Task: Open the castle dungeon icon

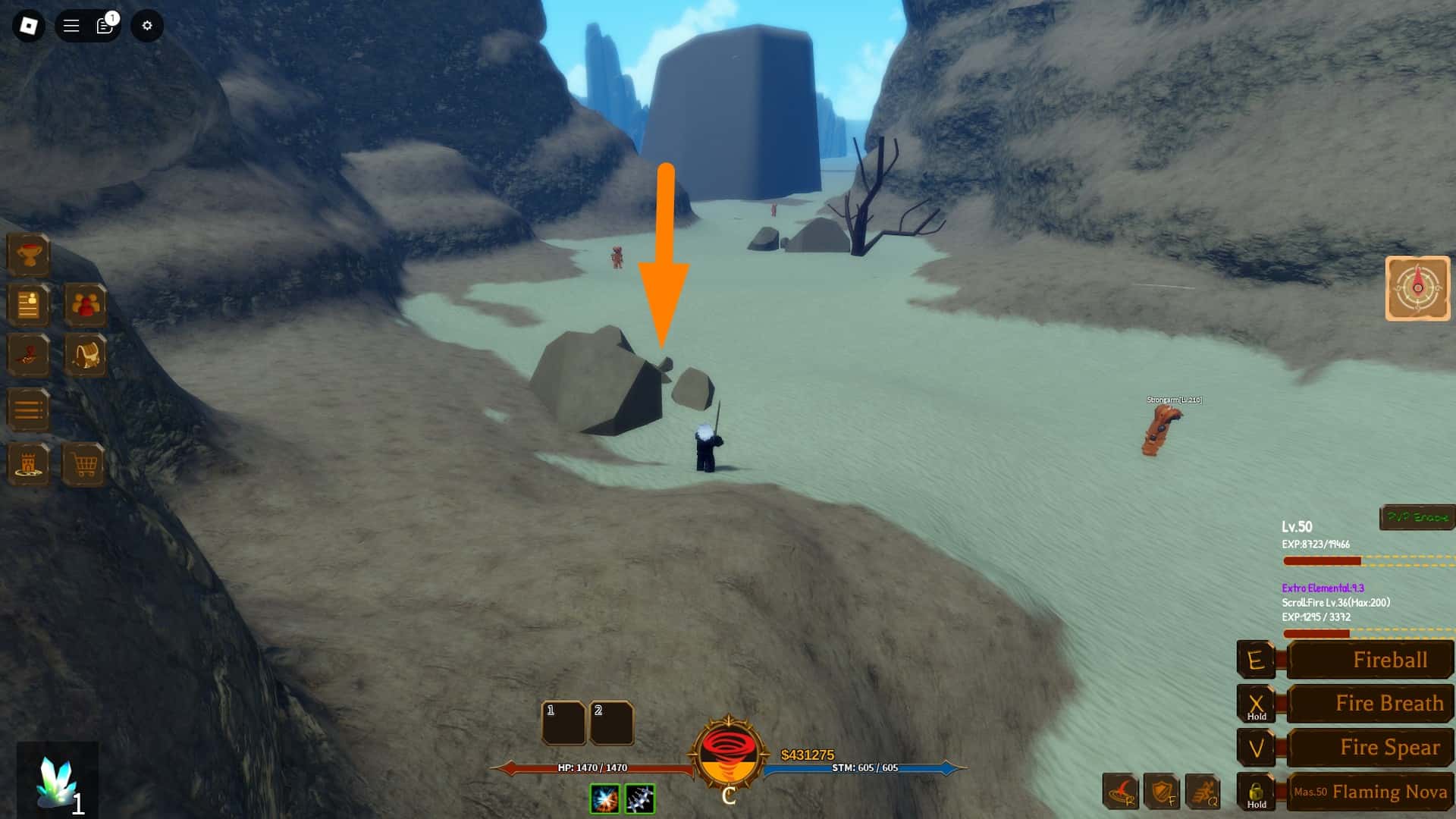Action: [x=28, y=464]
